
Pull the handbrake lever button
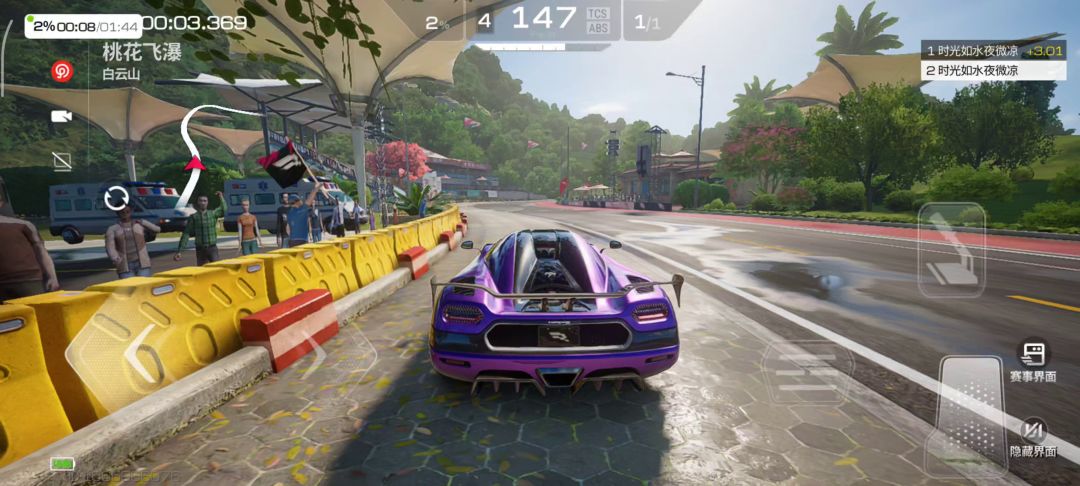951,250
